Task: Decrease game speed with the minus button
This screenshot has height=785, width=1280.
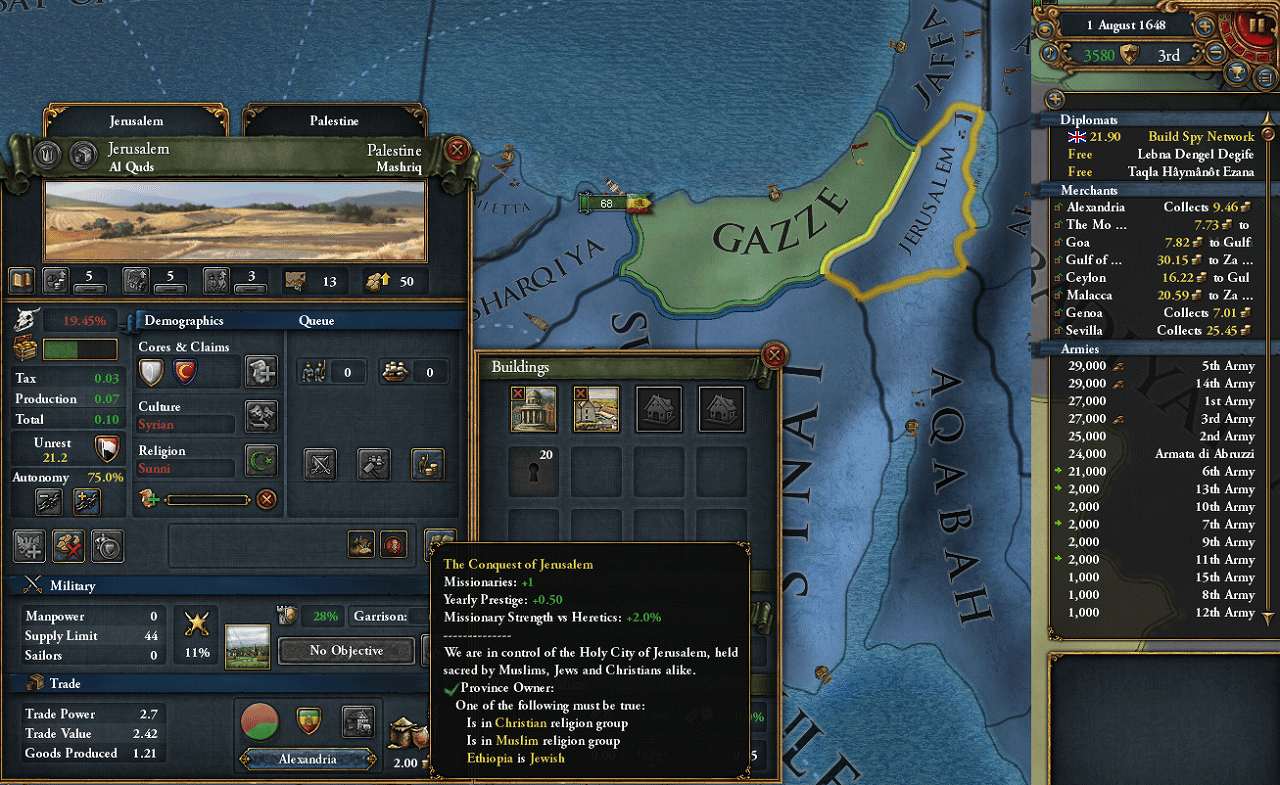Action: [x=1216, y=55]
